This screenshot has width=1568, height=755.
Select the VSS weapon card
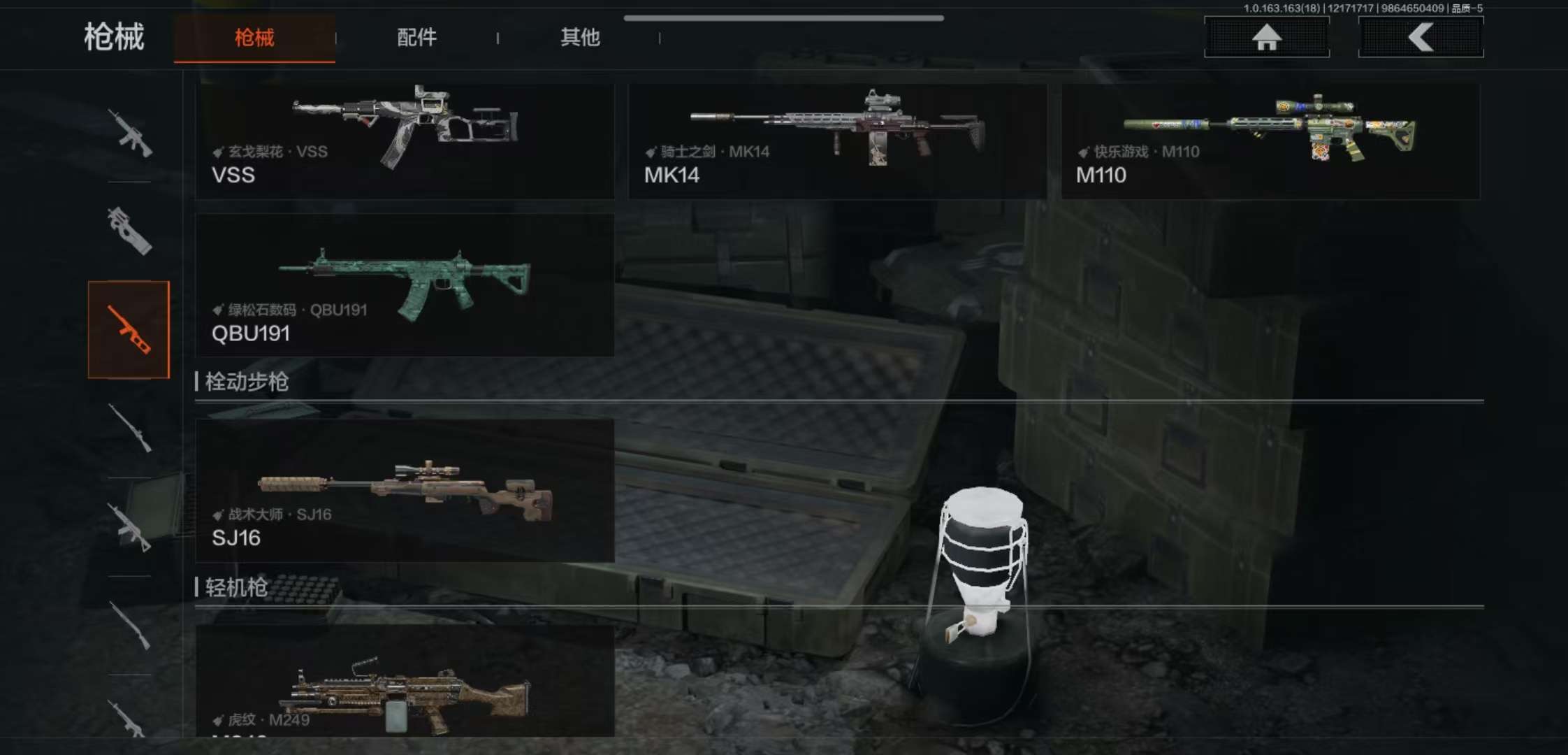[x=405, y=140]
